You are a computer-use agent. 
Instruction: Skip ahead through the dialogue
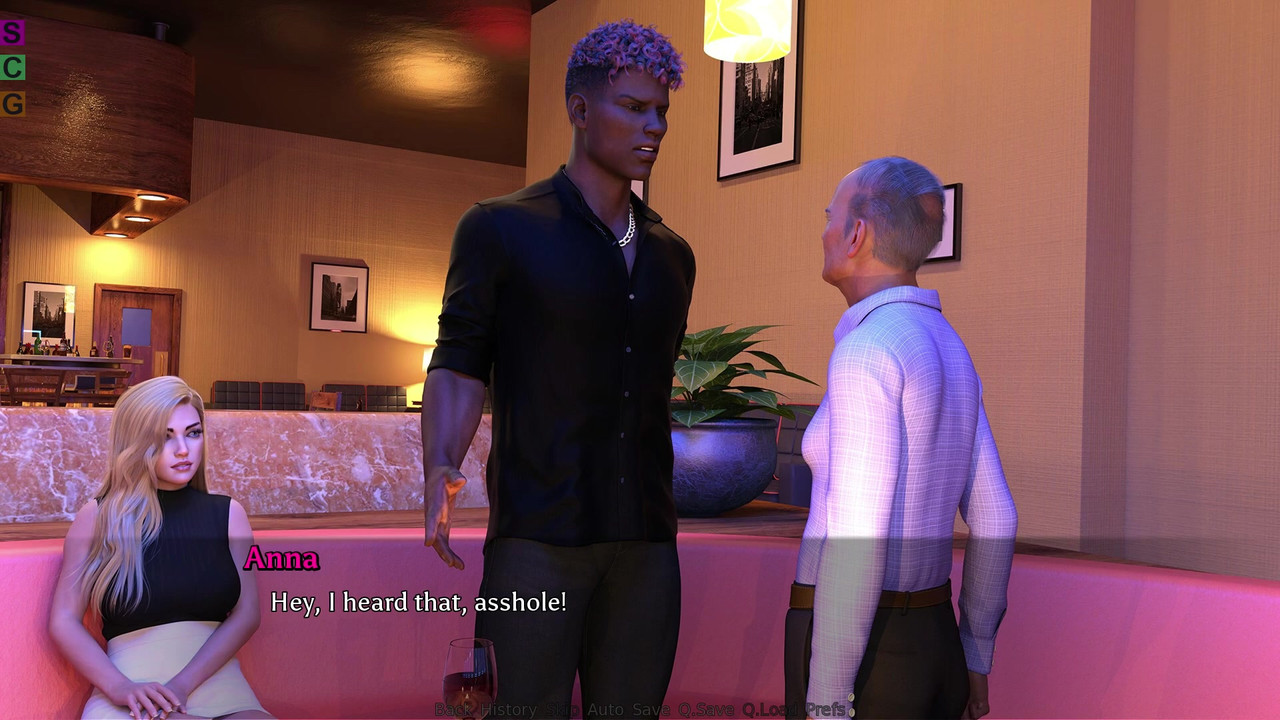[562, 710]
